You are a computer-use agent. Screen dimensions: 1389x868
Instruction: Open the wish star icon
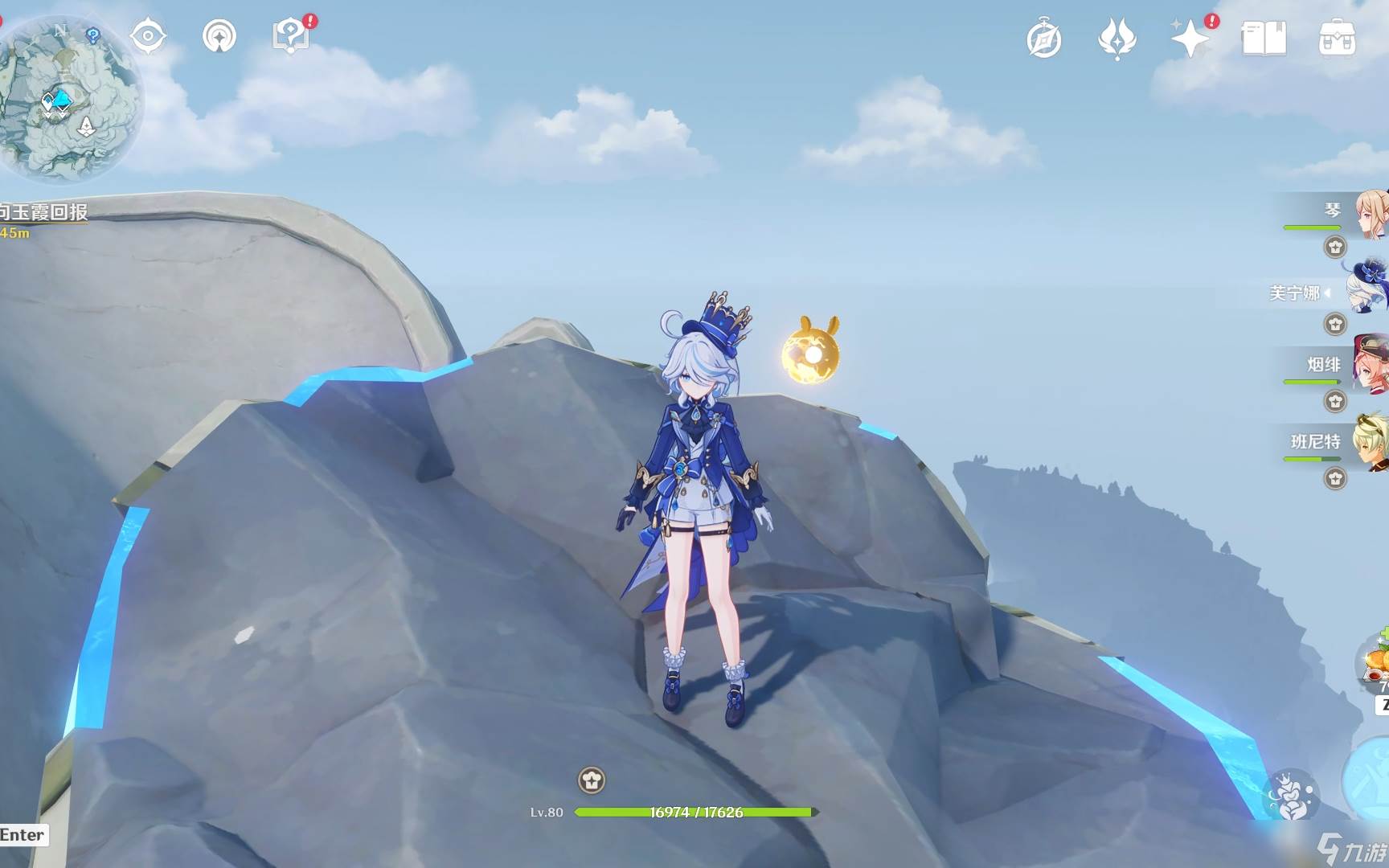click(1190, 39)
